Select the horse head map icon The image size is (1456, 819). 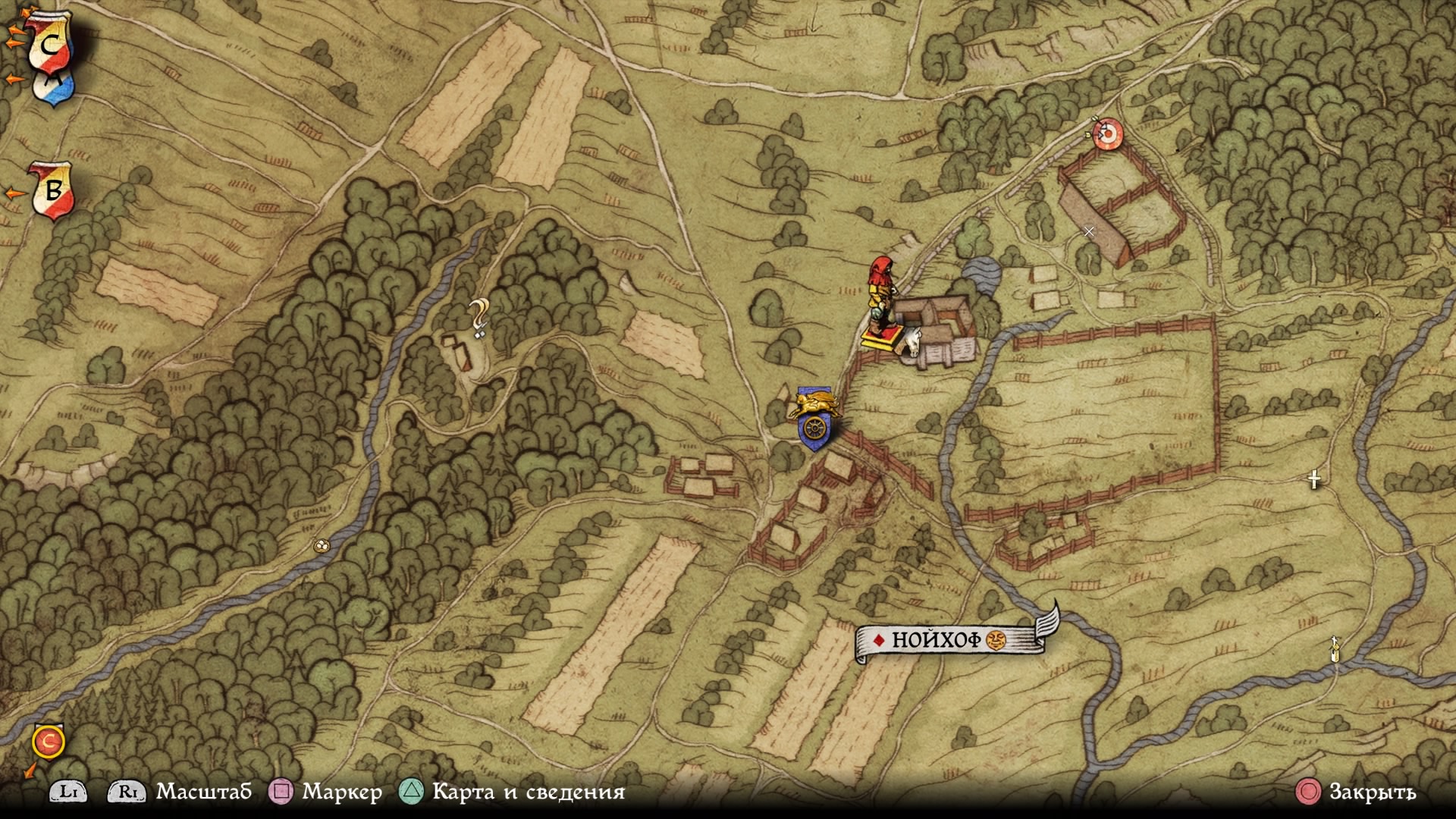tap(911, 342)
